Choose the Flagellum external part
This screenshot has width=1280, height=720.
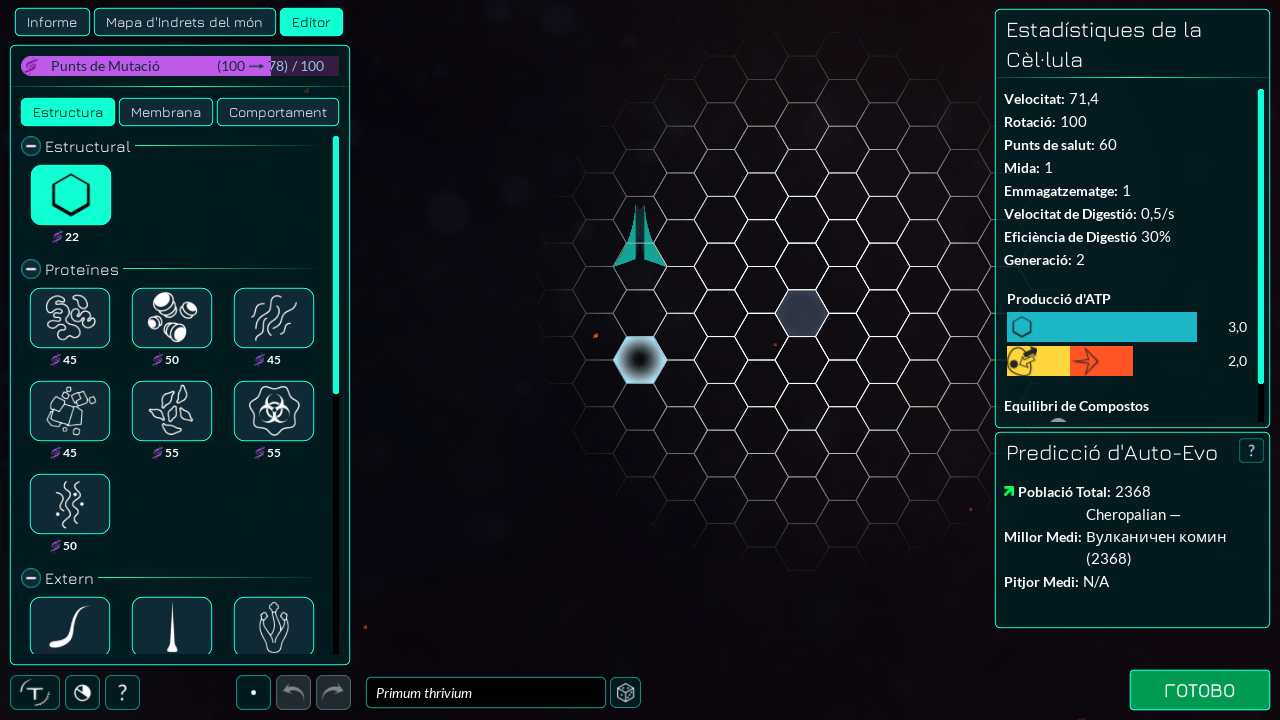70,625
